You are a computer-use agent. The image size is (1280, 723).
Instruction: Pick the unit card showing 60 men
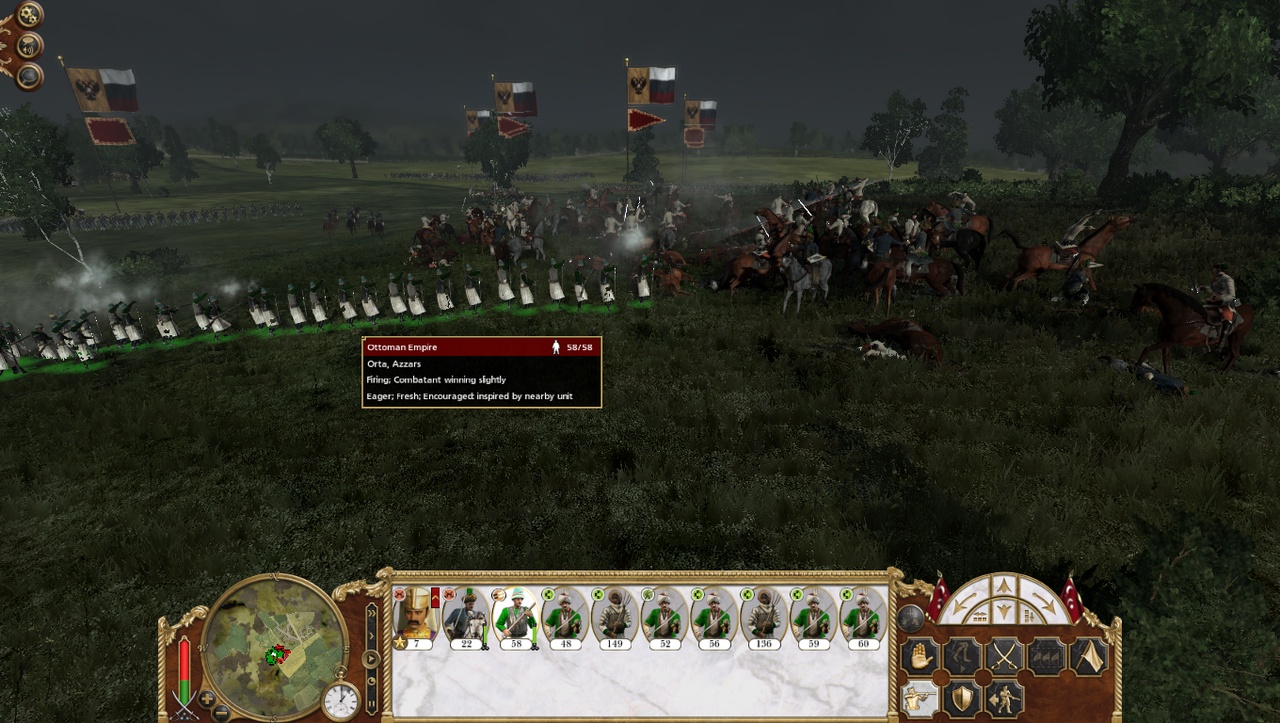863,616
